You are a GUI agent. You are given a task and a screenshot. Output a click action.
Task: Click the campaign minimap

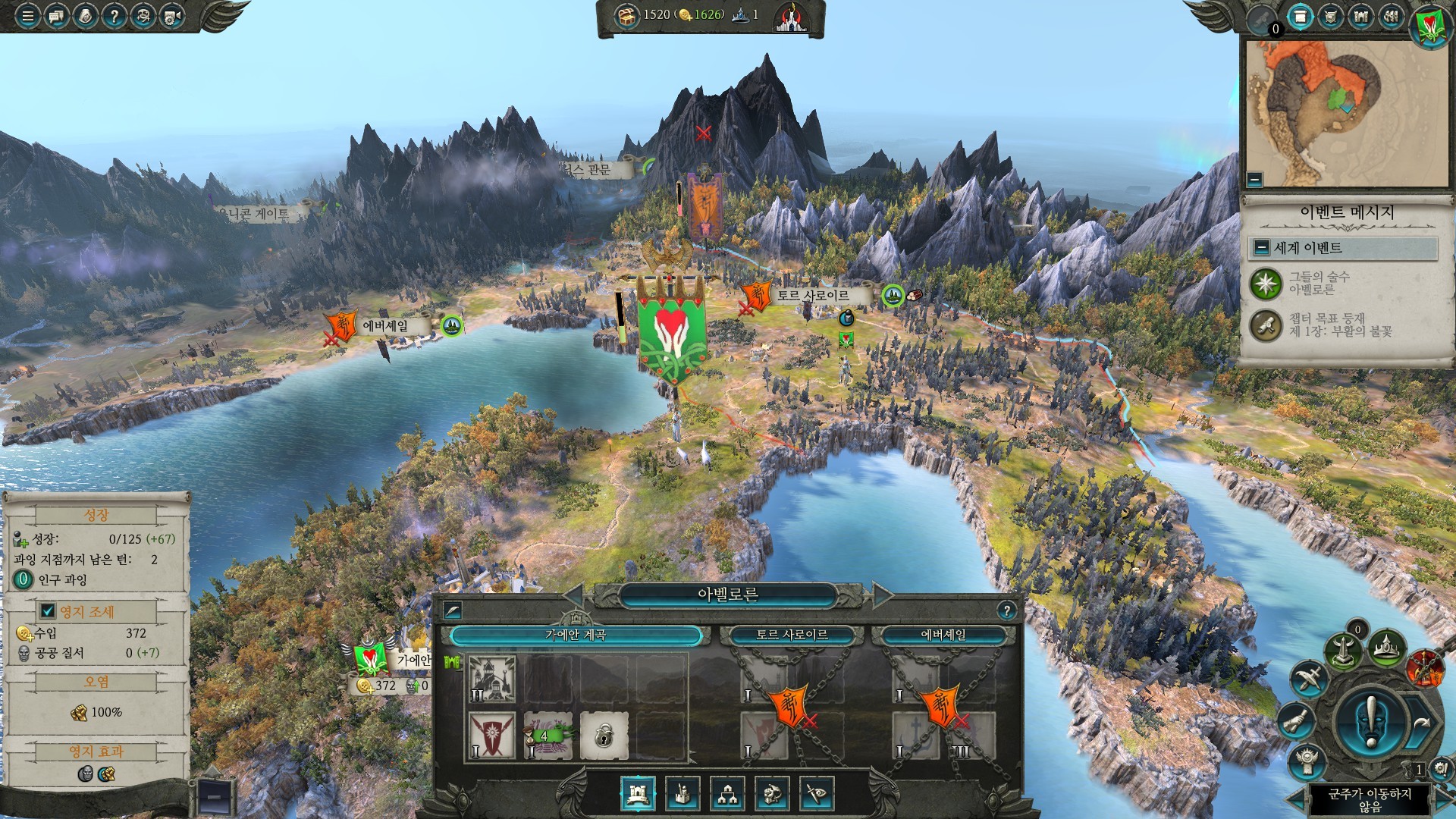(x=1346, y=112)
